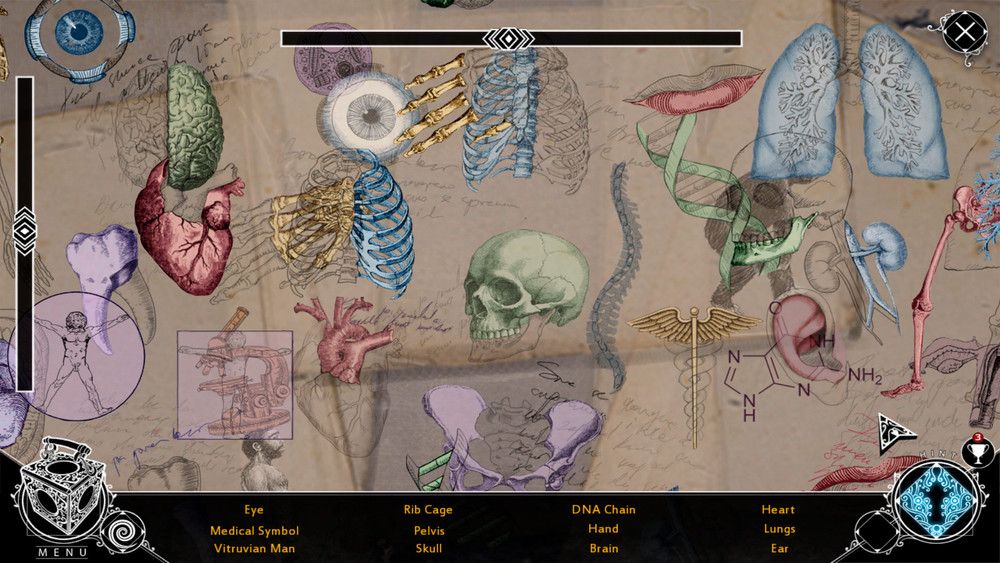Choose "Vitruvian Man" from the object list
This screenshot has width=1000, height=563.
click(254, 549)
